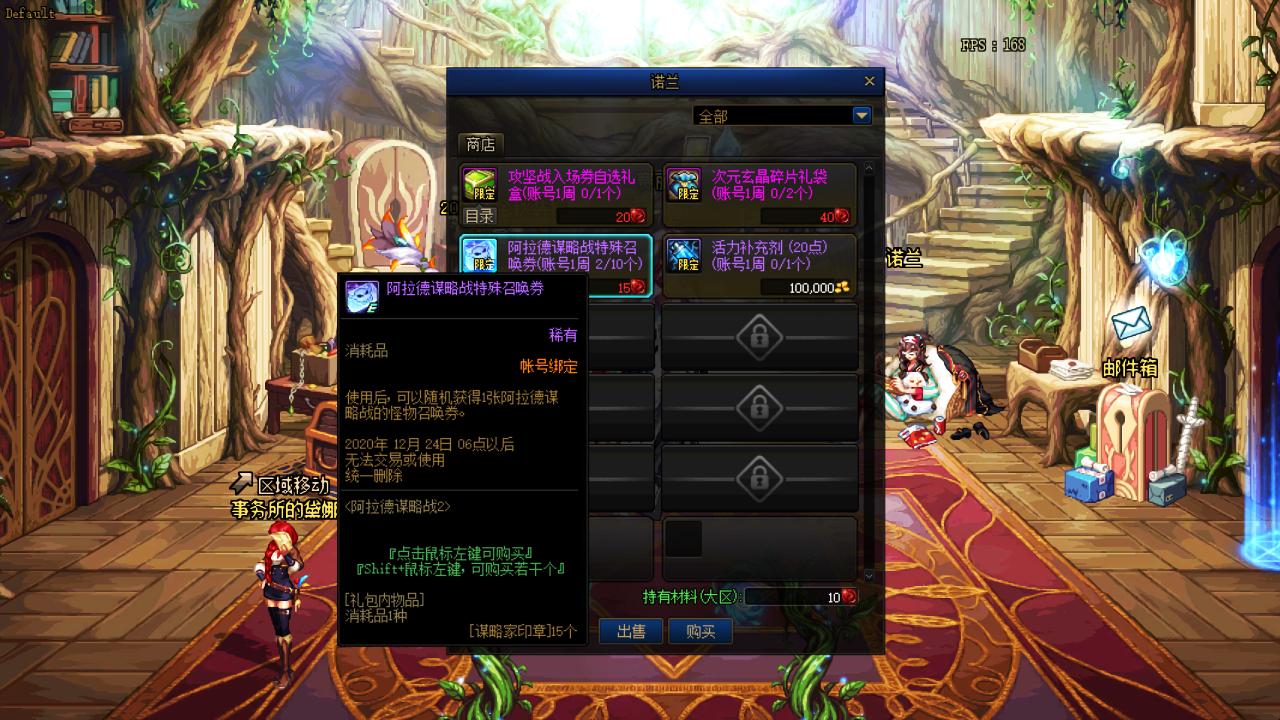Click the 限定 badge on 活力补充剂

point(688,264)
